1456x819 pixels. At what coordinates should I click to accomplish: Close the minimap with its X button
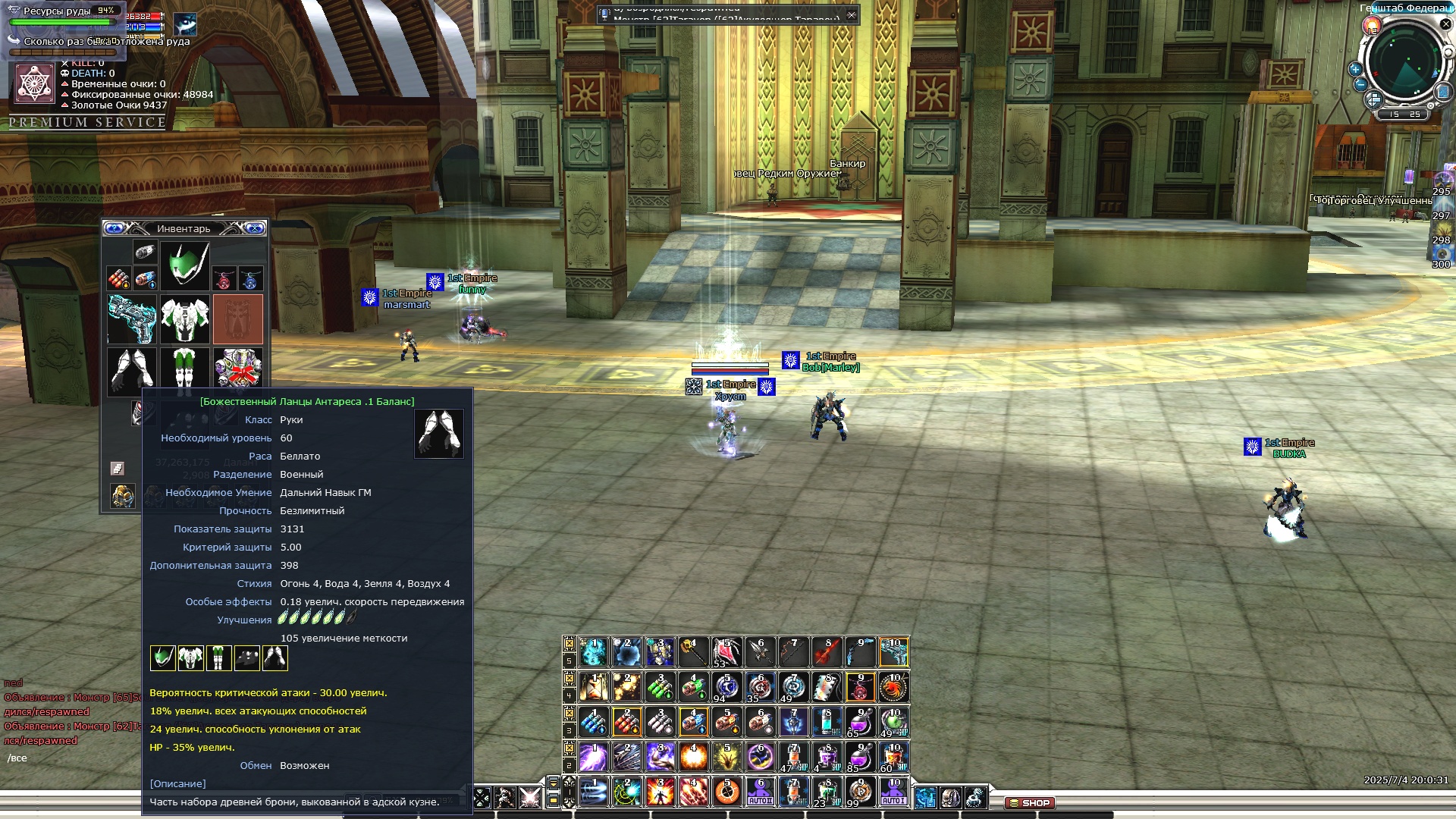click(x=1445, y=24)
